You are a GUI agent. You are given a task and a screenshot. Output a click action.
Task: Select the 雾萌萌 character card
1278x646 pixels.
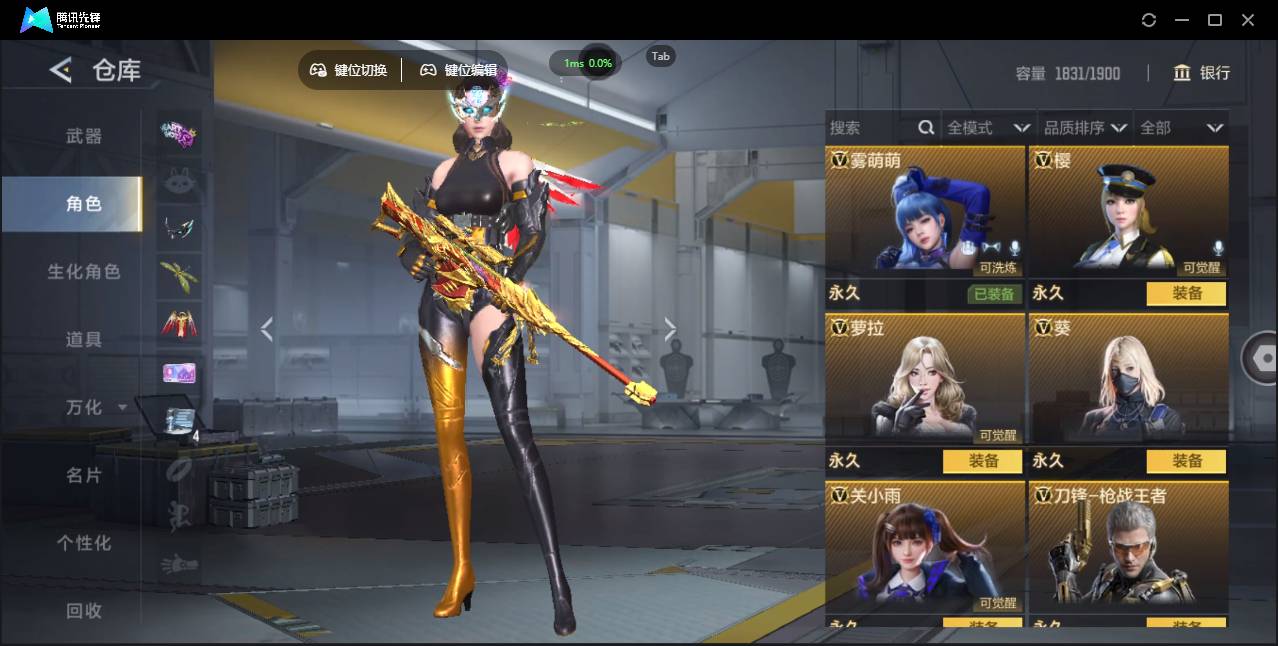[925, 212]
